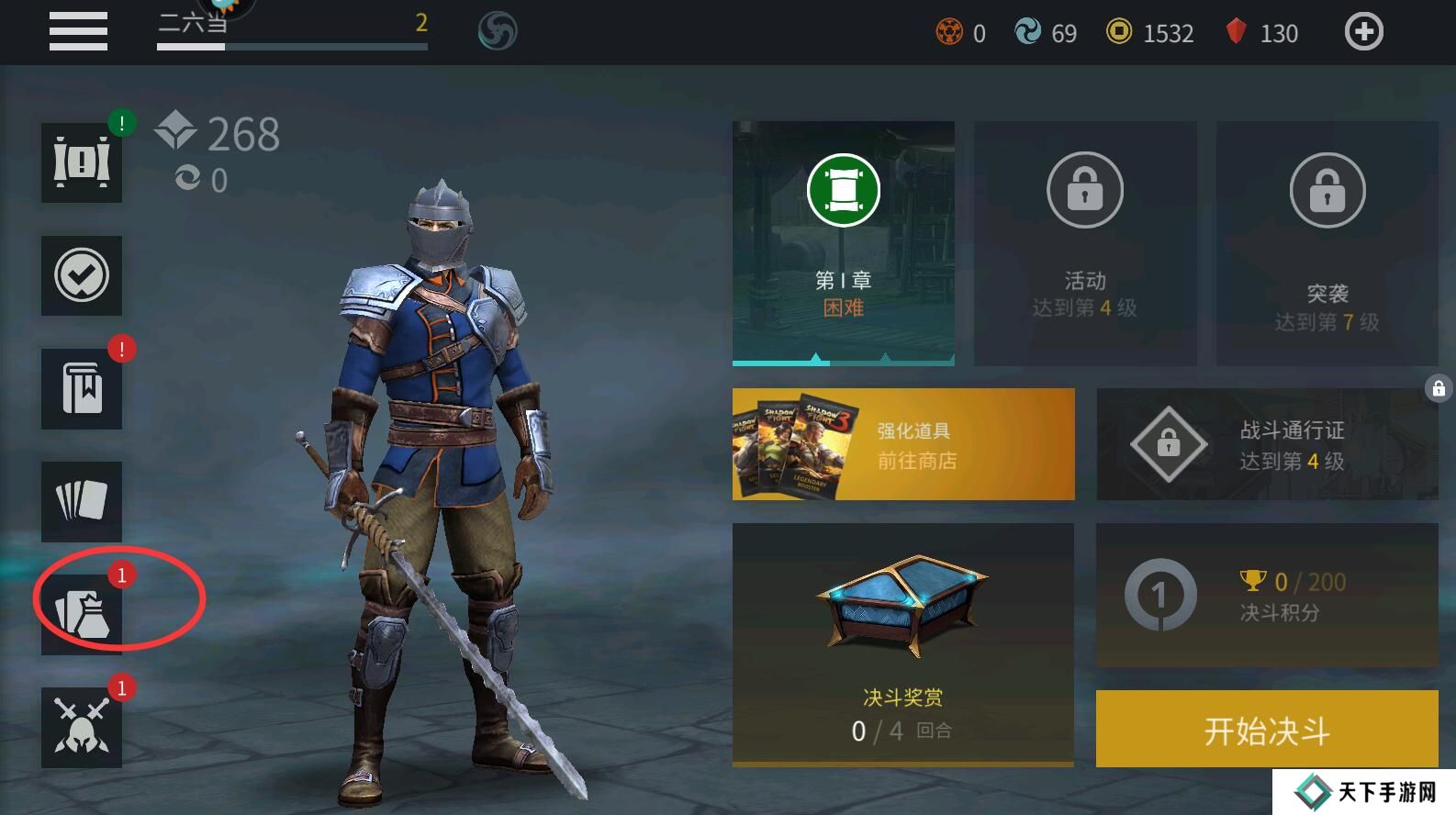Start a duel with 开始决斗

1267,730
